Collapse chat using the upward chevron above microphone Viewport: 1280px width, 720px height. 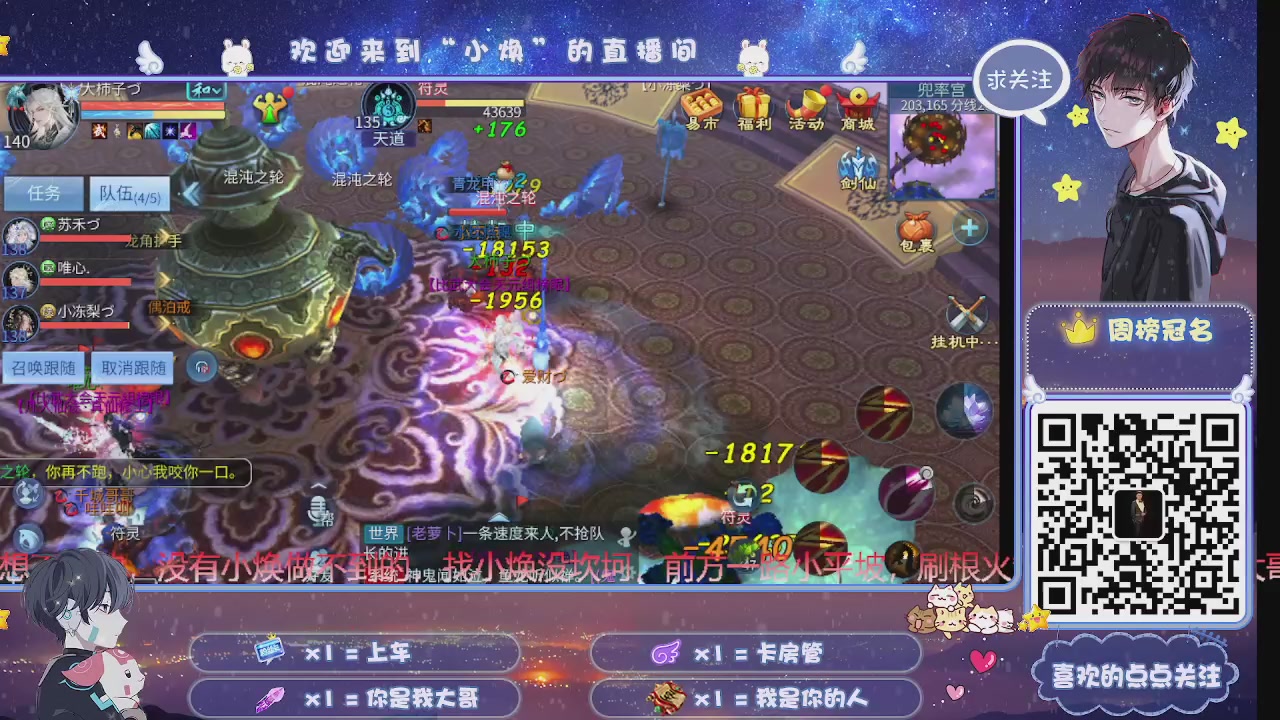click(x=318, y=485)
